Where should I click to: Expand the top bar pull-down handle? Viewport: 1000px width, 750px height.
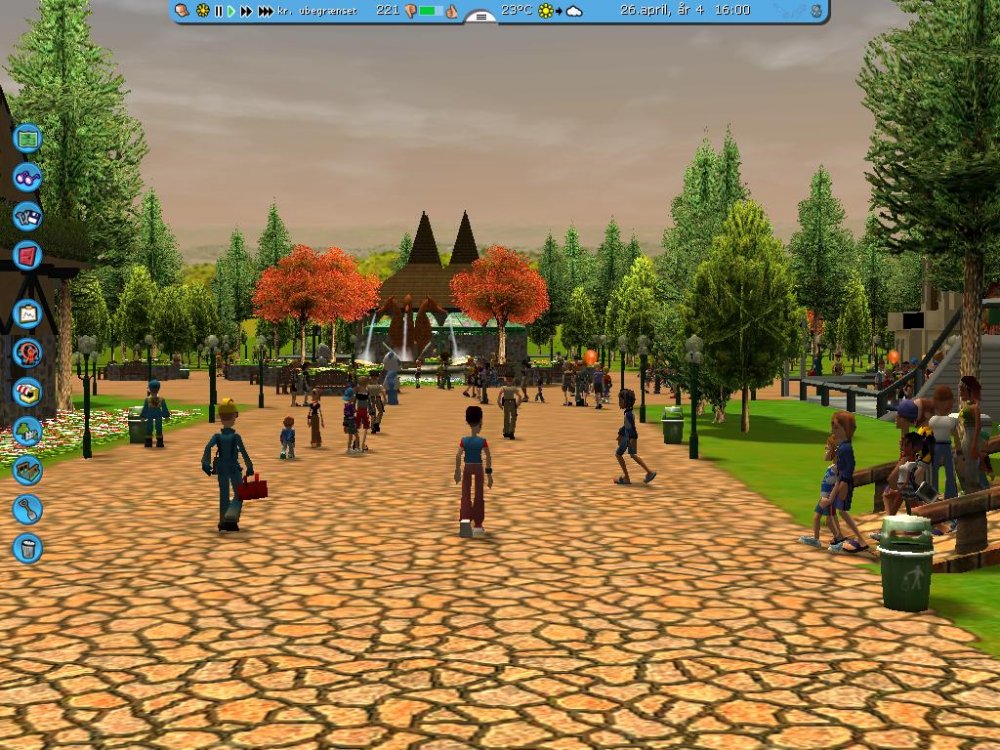481,16
